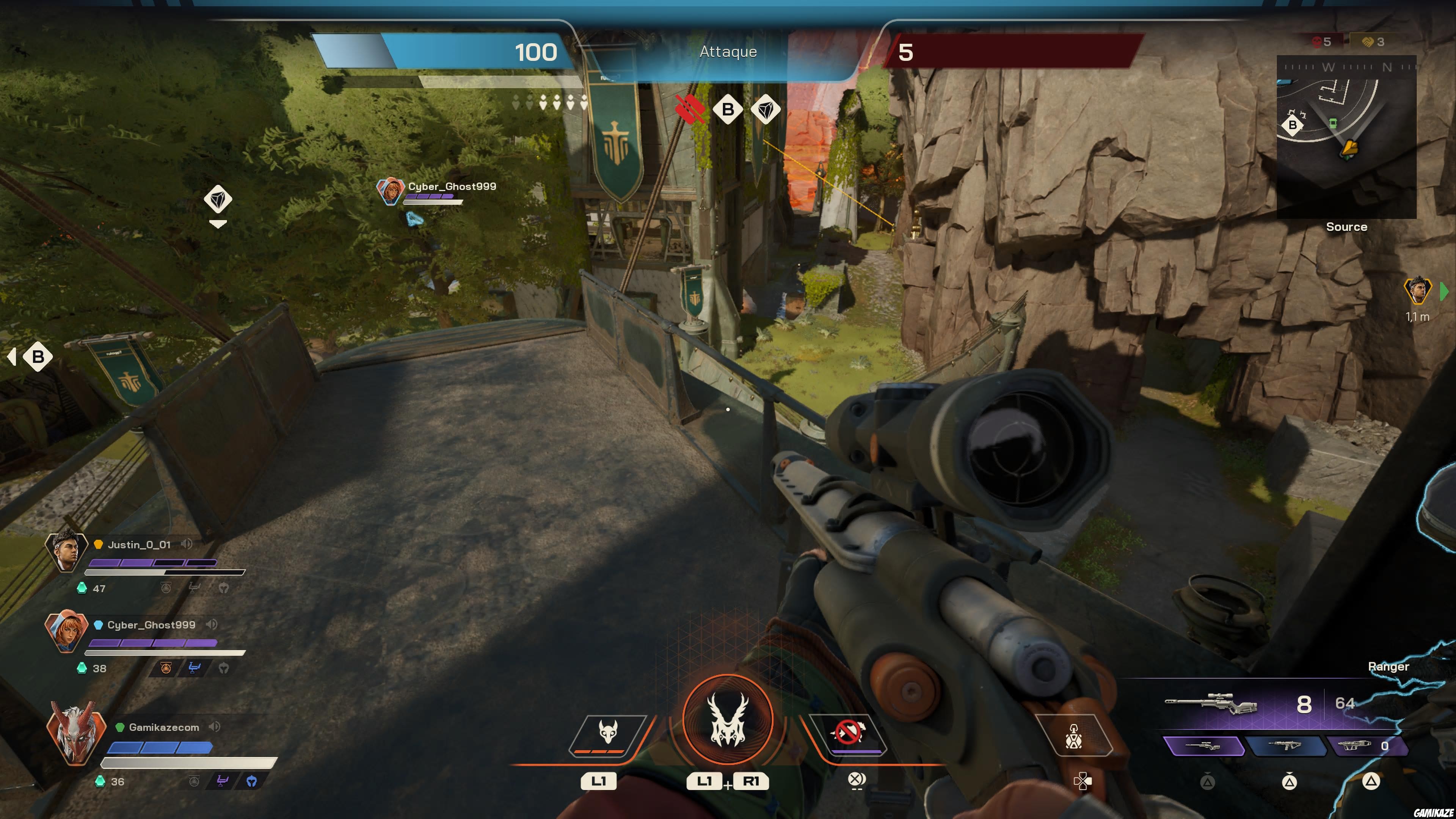Select the nearby teammate indicator showing 1,1 m
1456x819 pixels.
[1418, 292]
